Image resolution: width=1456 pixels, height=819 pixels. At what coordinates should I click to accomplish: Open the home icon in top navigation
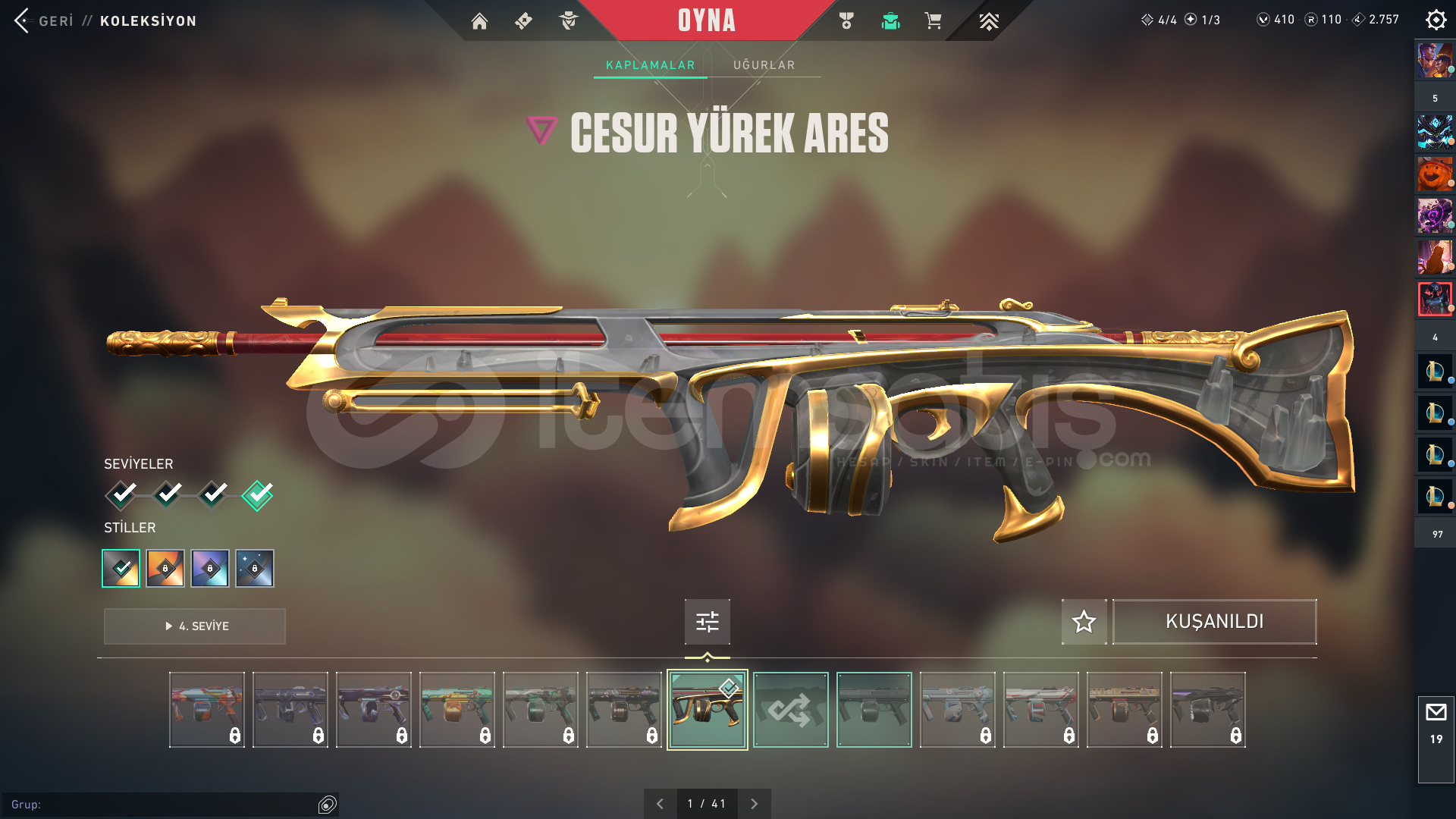coord(479,21)
